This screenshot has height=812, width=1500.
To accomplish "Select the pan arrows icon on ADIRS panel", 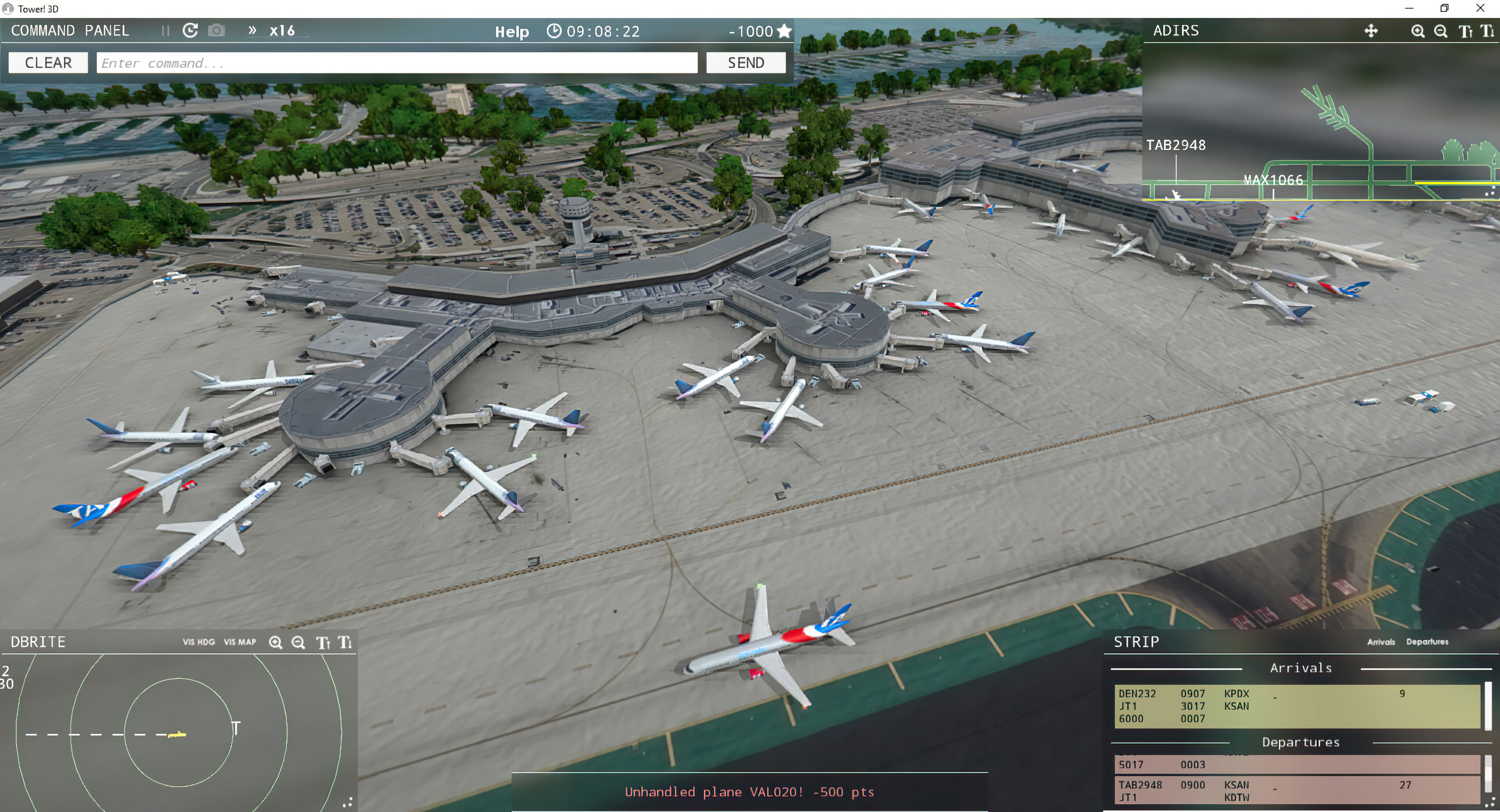I will click(1371, 31).
